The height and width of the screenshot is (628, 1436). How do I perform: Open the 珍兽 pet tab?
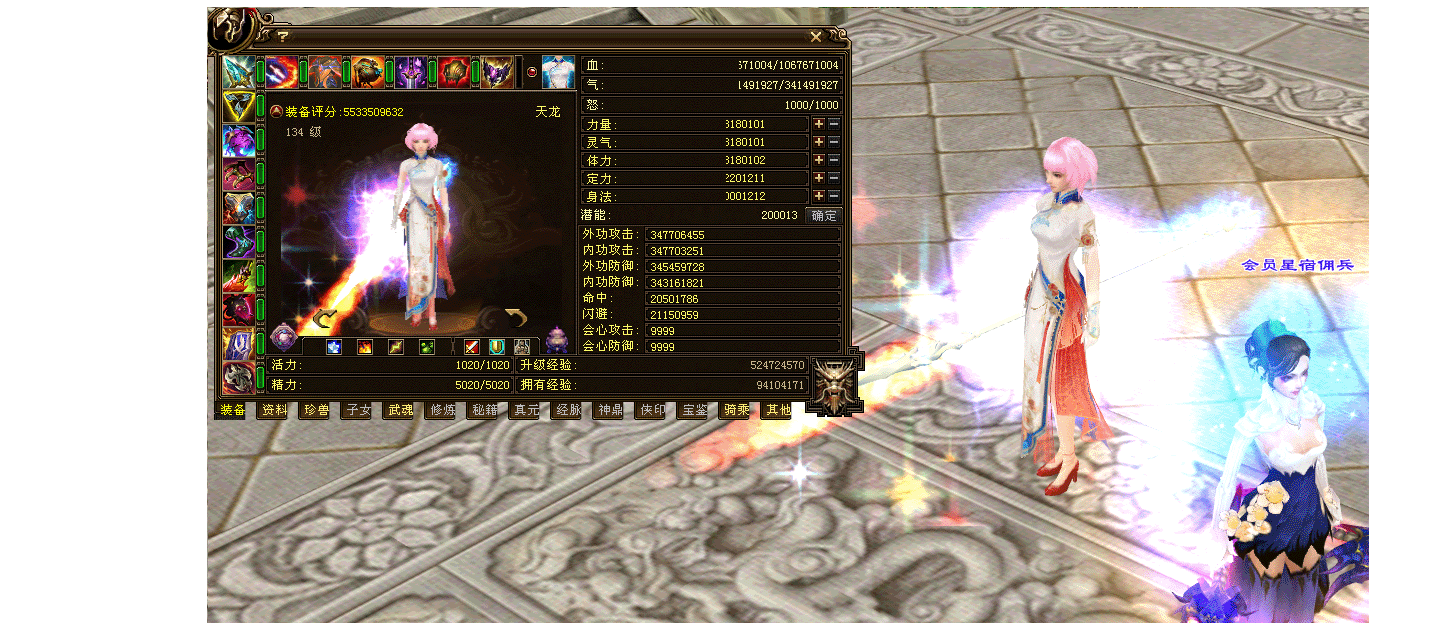point(317,410)
